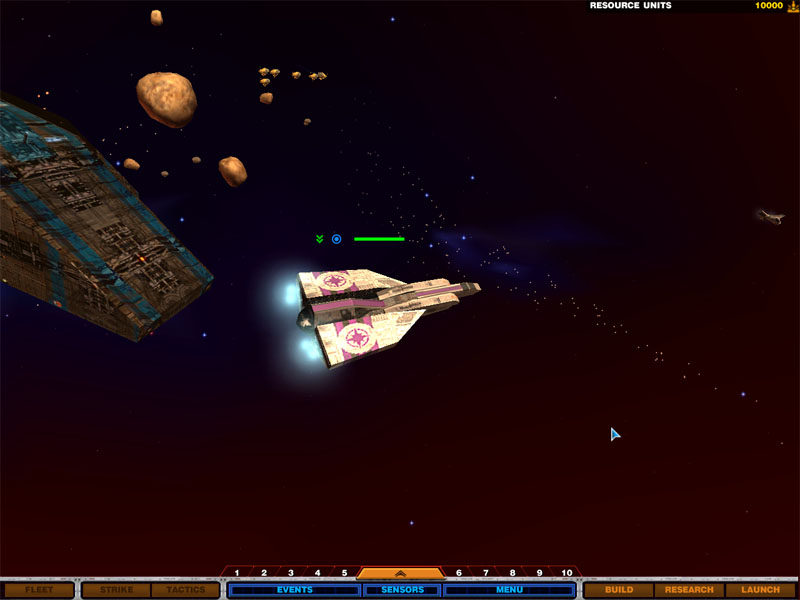Select control group 8
800x600 pixels.
tap(512, 573)
